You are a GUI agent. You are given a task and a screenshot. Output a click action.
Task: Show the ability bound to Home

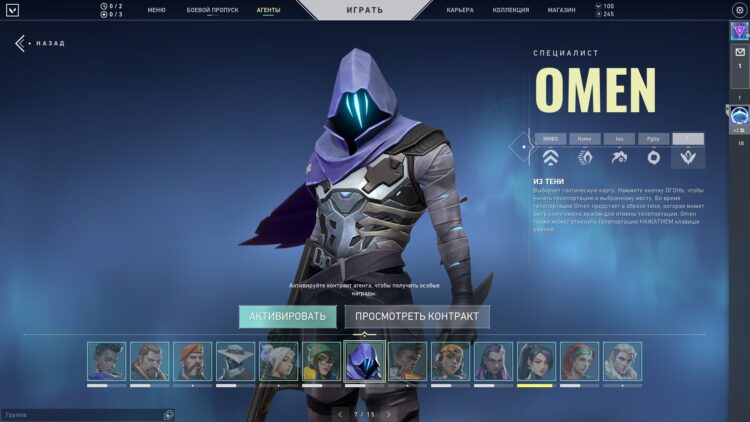pos(585,139)
